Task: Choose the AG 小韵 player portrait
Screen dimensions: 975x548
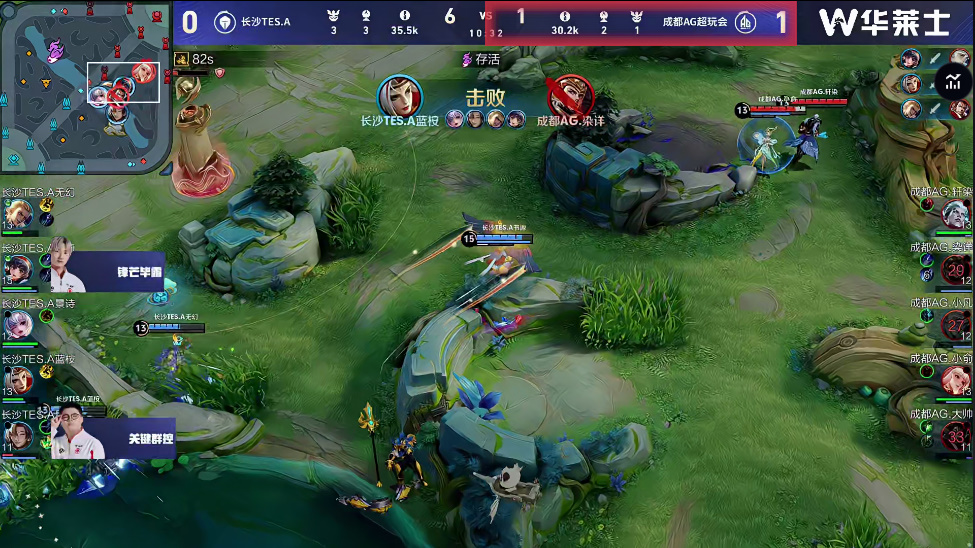Action: [x=955, y=381]
